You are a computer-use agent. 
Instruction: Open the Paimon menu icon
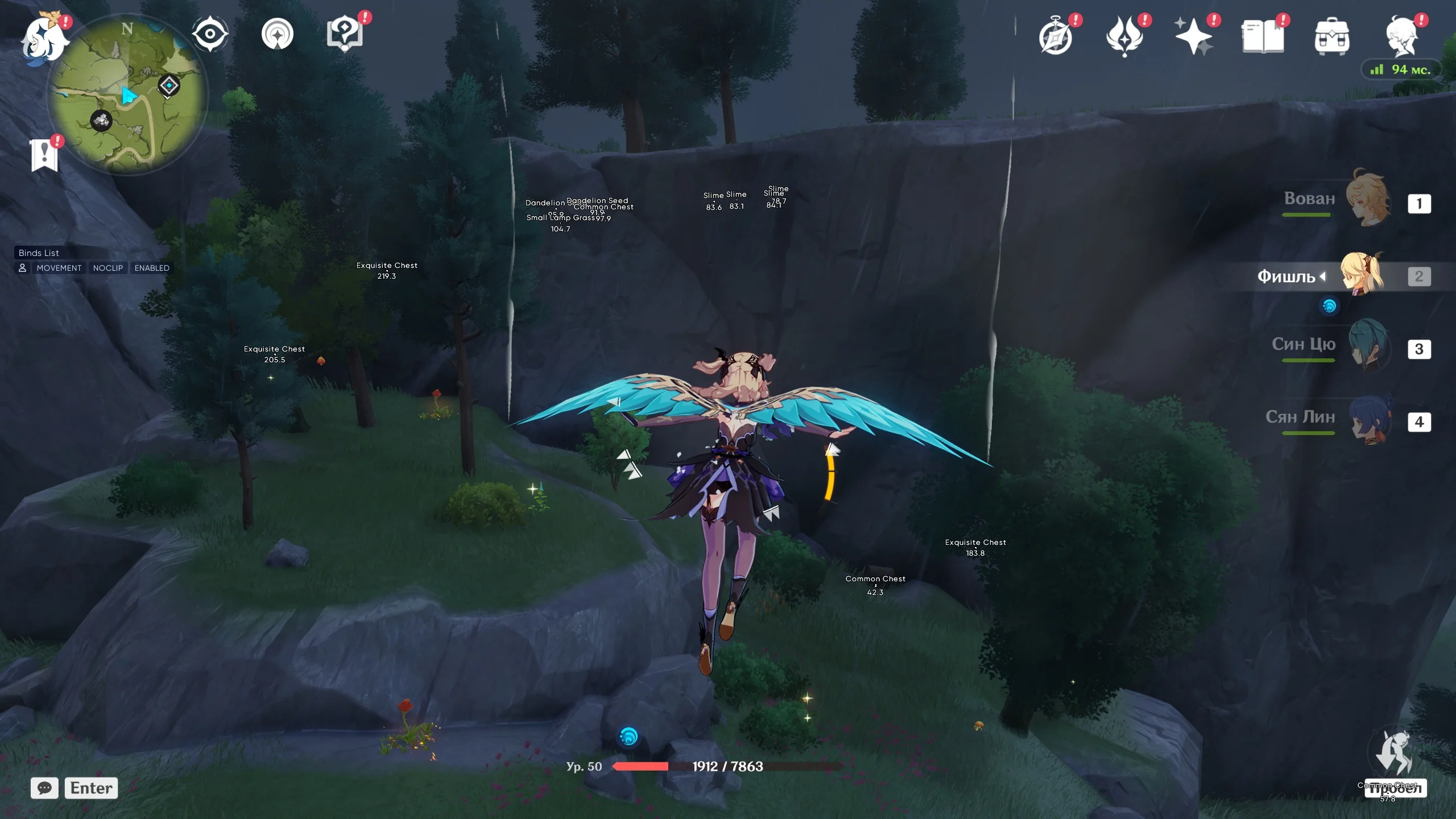(x=43, y=38)
